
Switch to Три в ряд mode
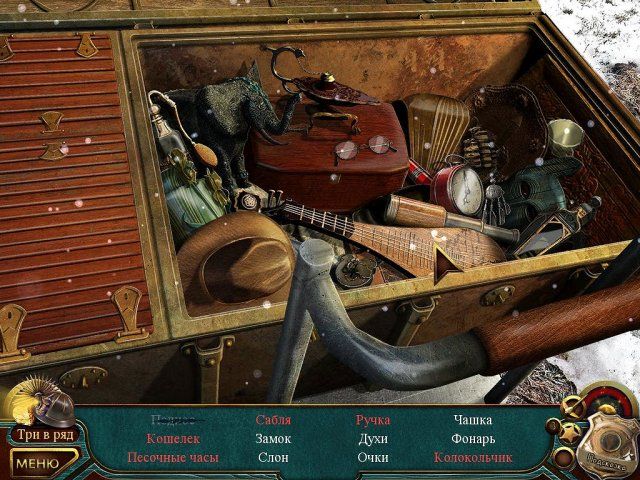(40, 436)
